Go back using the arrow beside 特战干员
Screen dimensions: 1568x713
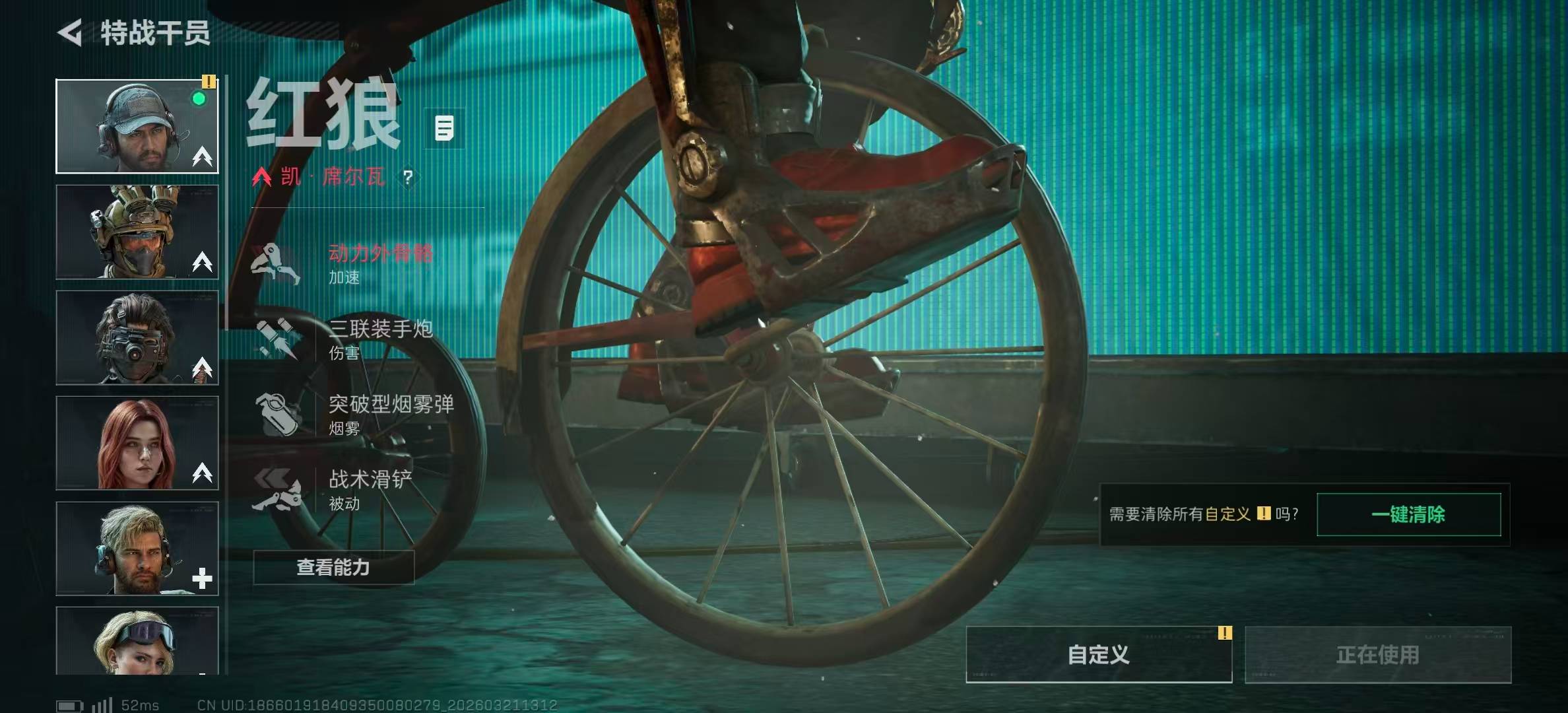pos(71,33)
